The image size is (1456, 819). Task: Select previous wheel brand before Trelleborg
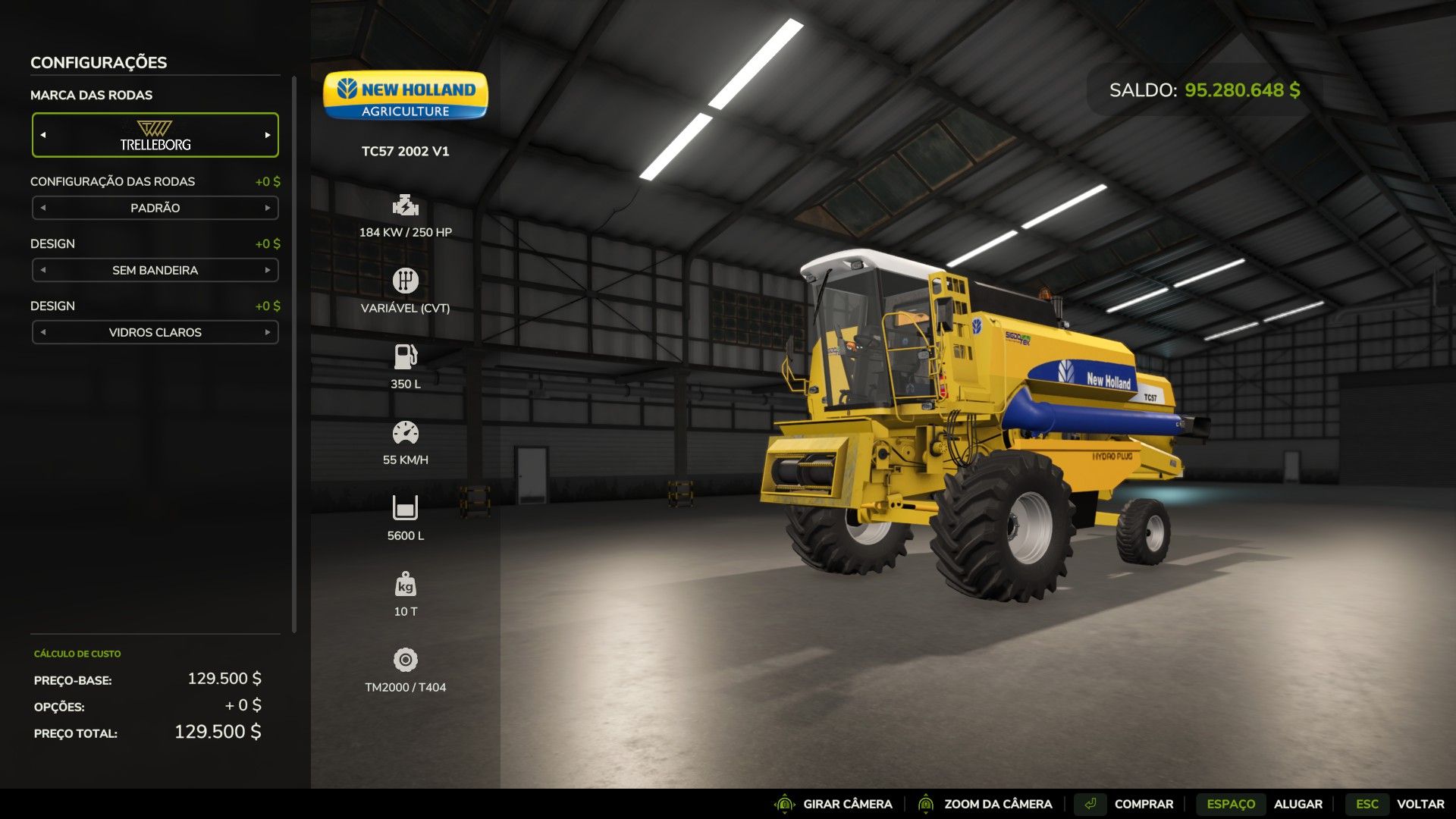pos(43,135)
